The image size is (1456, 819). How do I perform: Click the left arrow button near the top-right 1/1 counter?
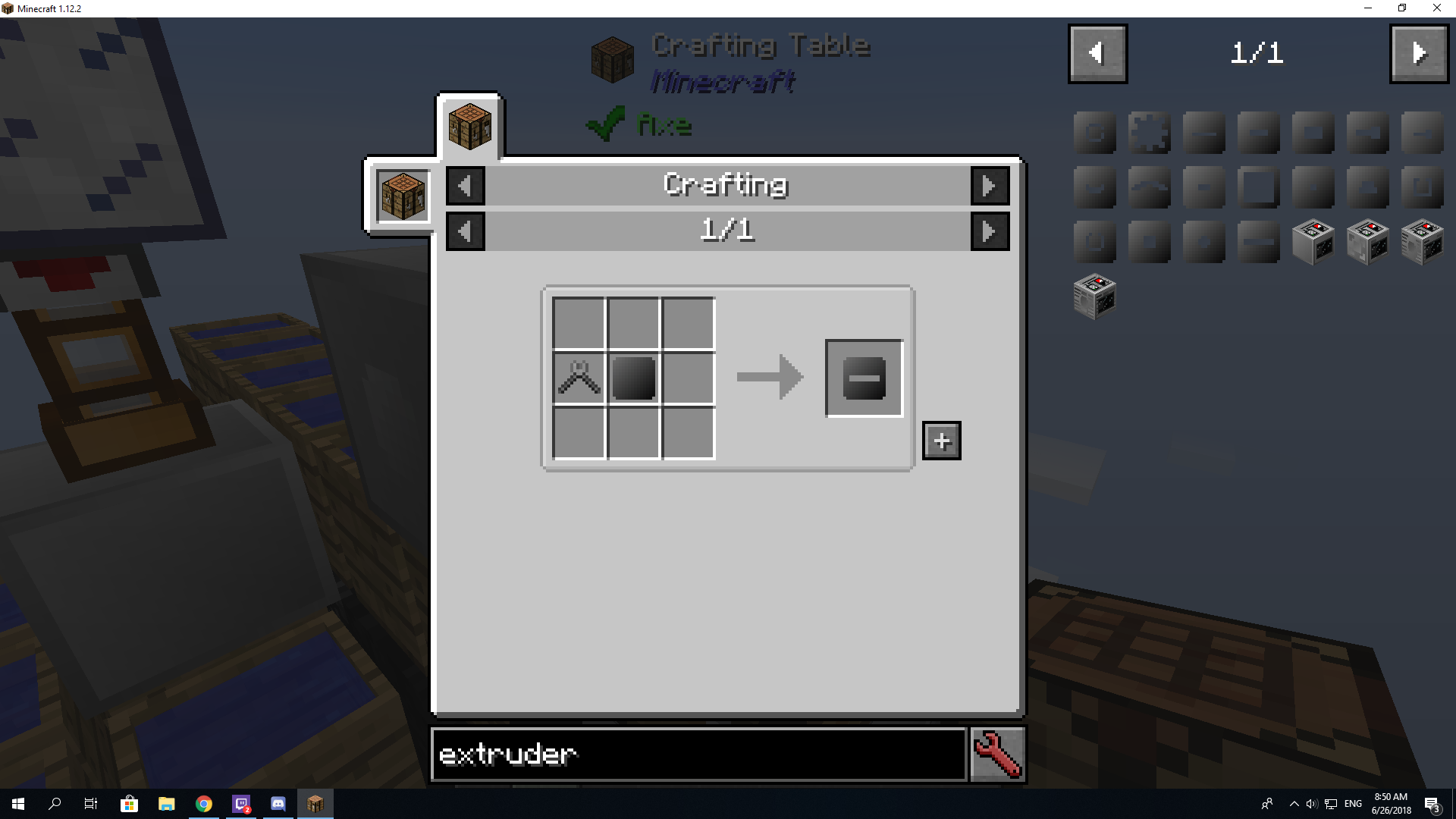coord(1097,53)
